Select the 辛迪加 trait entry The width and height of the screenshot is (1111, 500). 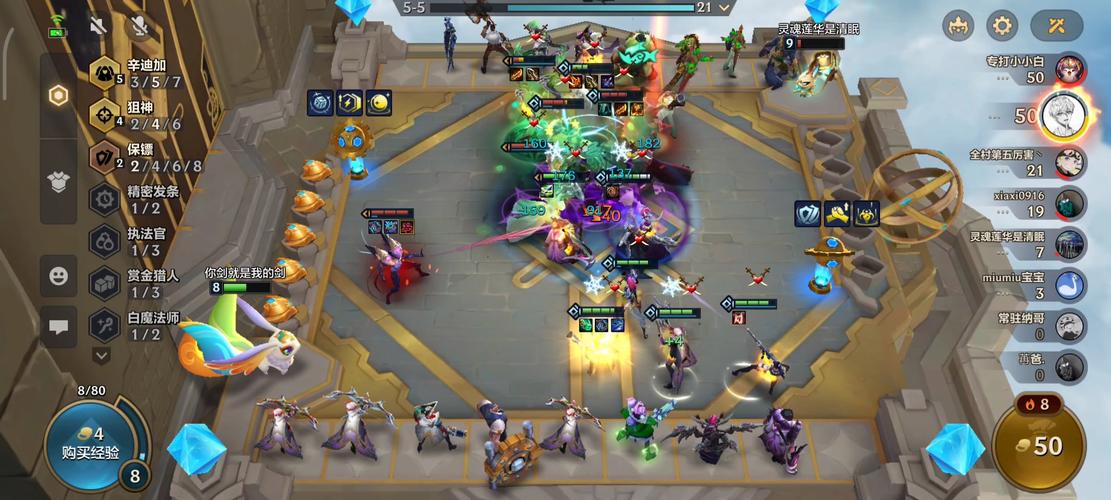coord(140,72)
